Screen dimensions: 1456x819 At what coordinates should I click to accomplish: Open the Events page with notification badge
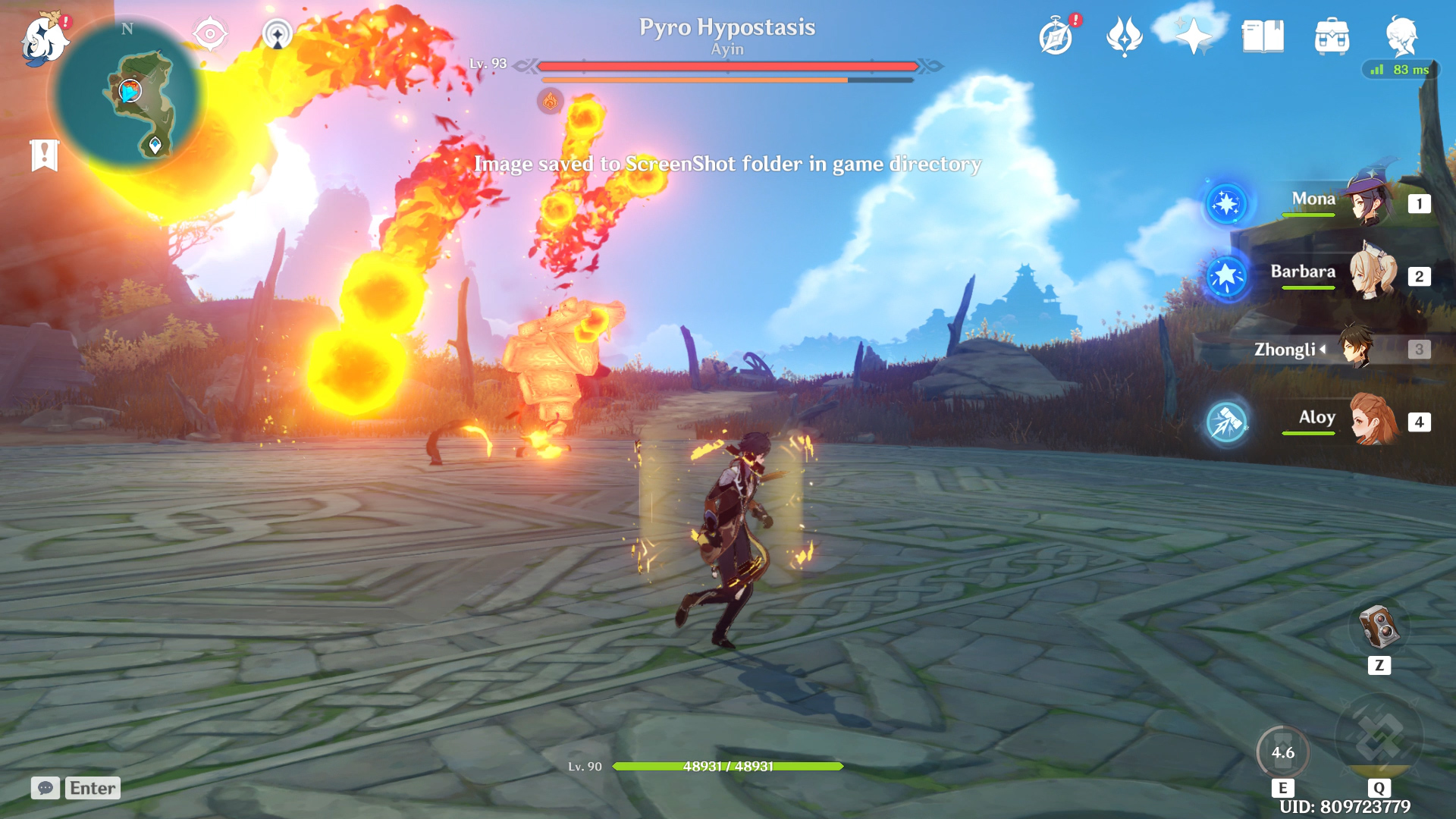pos(1056,36)
